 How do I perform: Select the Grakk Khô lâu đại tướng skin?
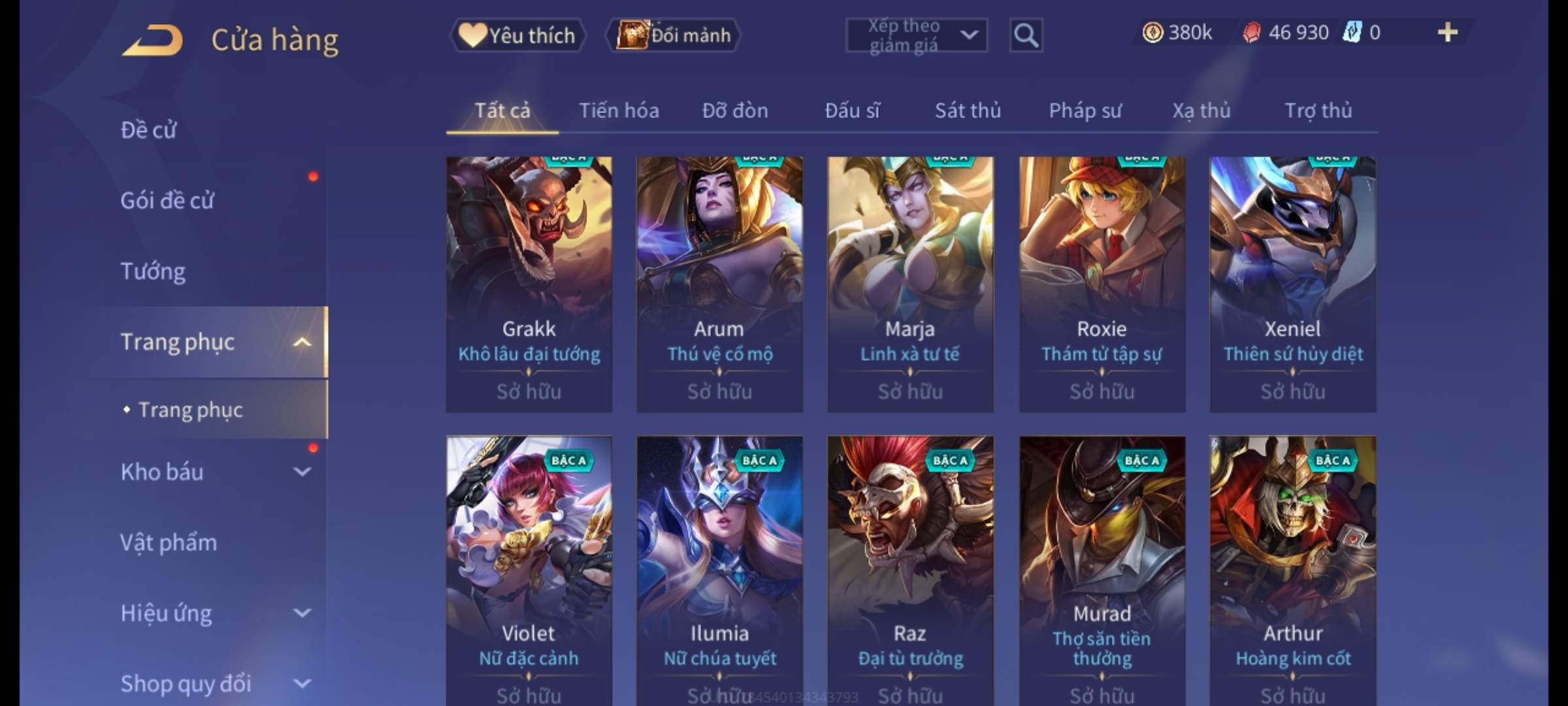(x=529, y=284)
